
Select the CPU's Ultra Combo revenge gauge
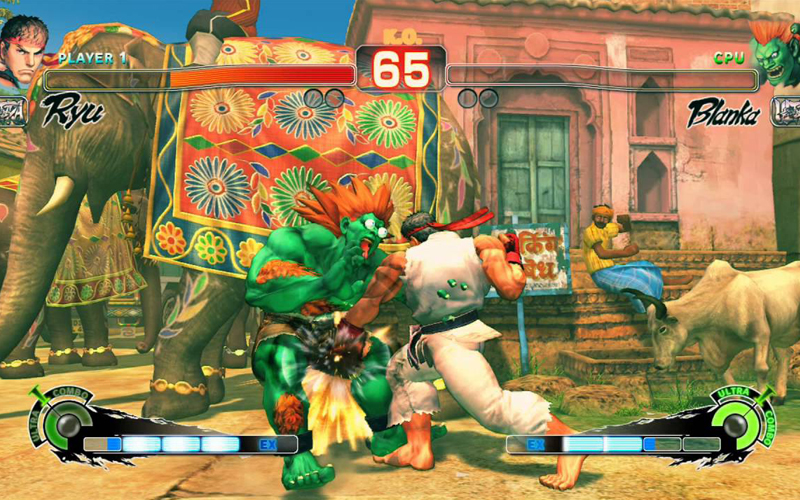[x=736, y=424]
